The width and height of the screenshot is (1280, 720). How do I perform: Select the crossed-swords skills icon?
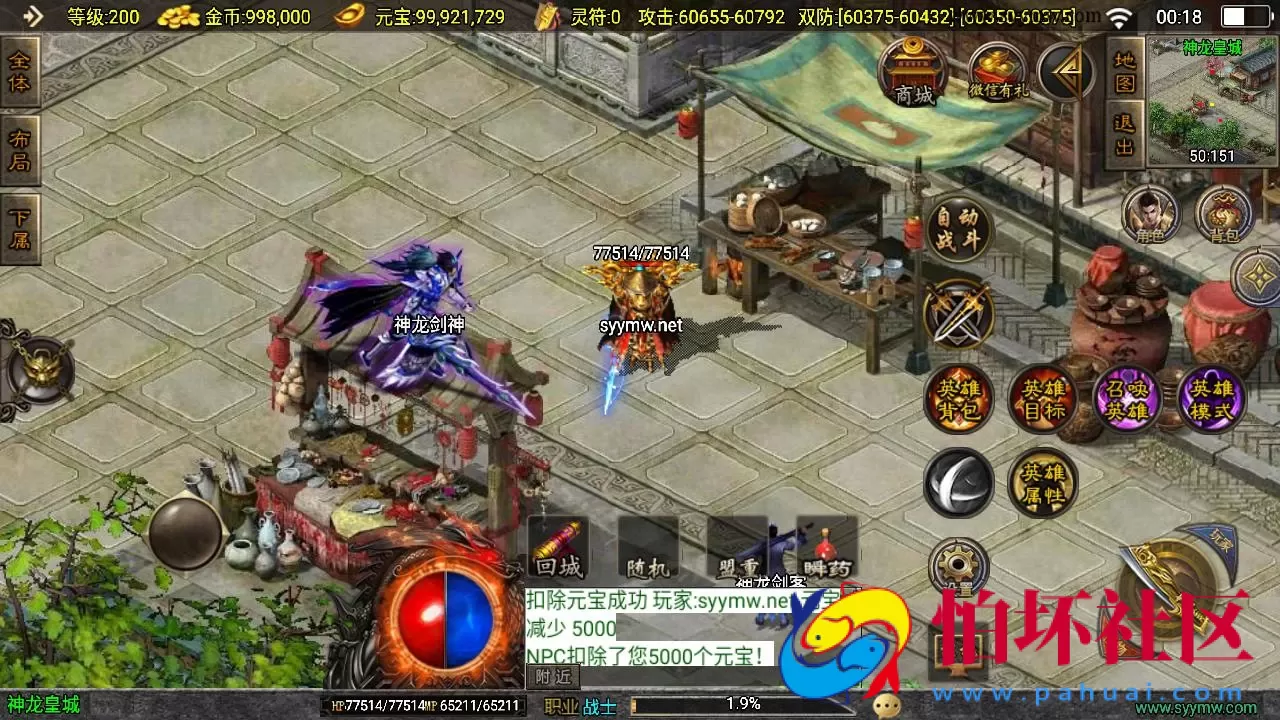coord(957,313)
